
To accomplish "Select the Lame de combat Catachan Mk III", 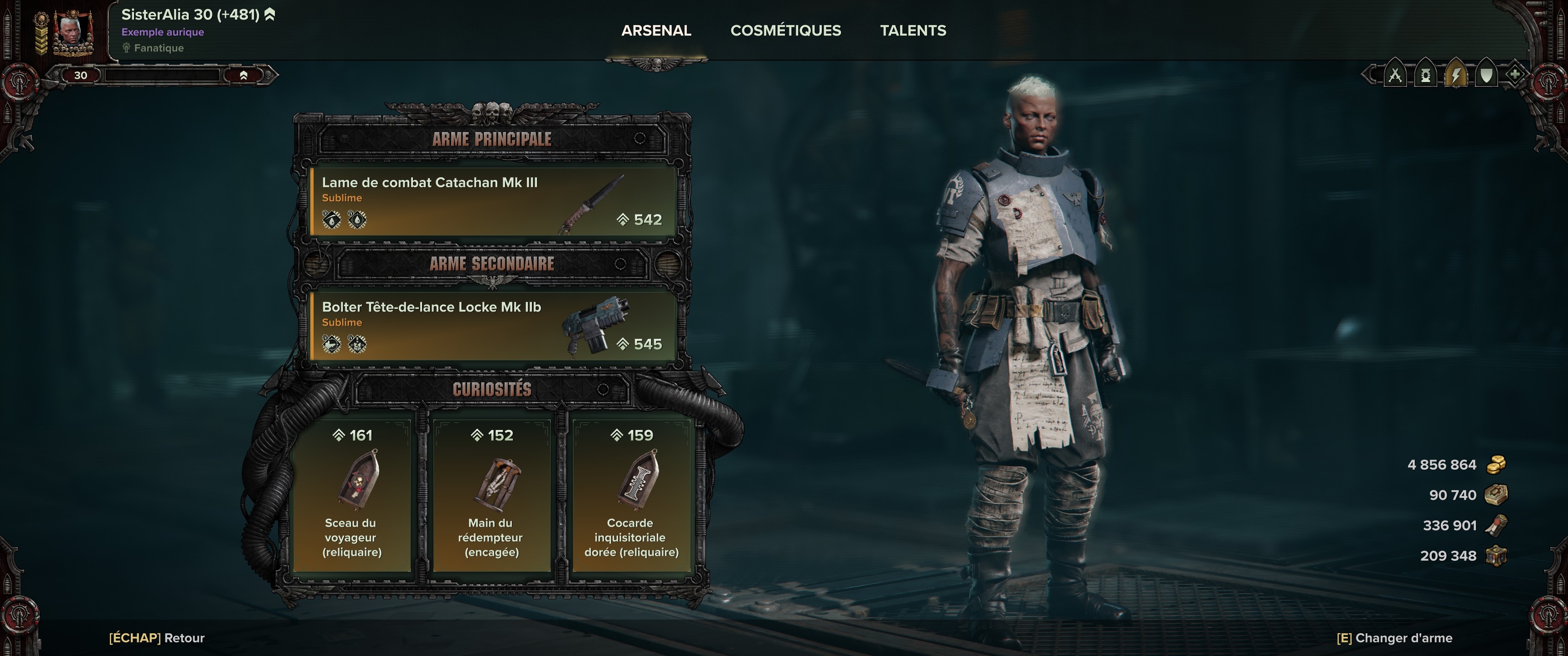I will point(493,201).
